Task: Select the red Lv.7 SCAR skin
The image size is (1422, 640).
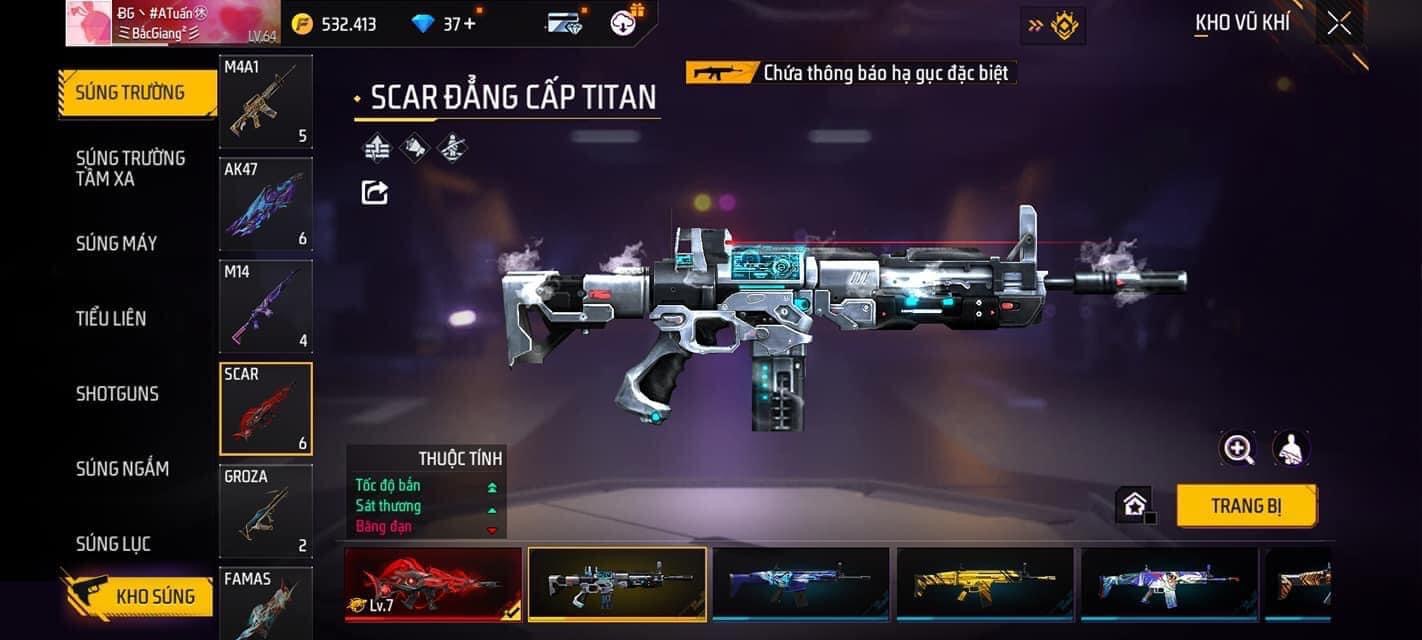Action: pos(433,583)
